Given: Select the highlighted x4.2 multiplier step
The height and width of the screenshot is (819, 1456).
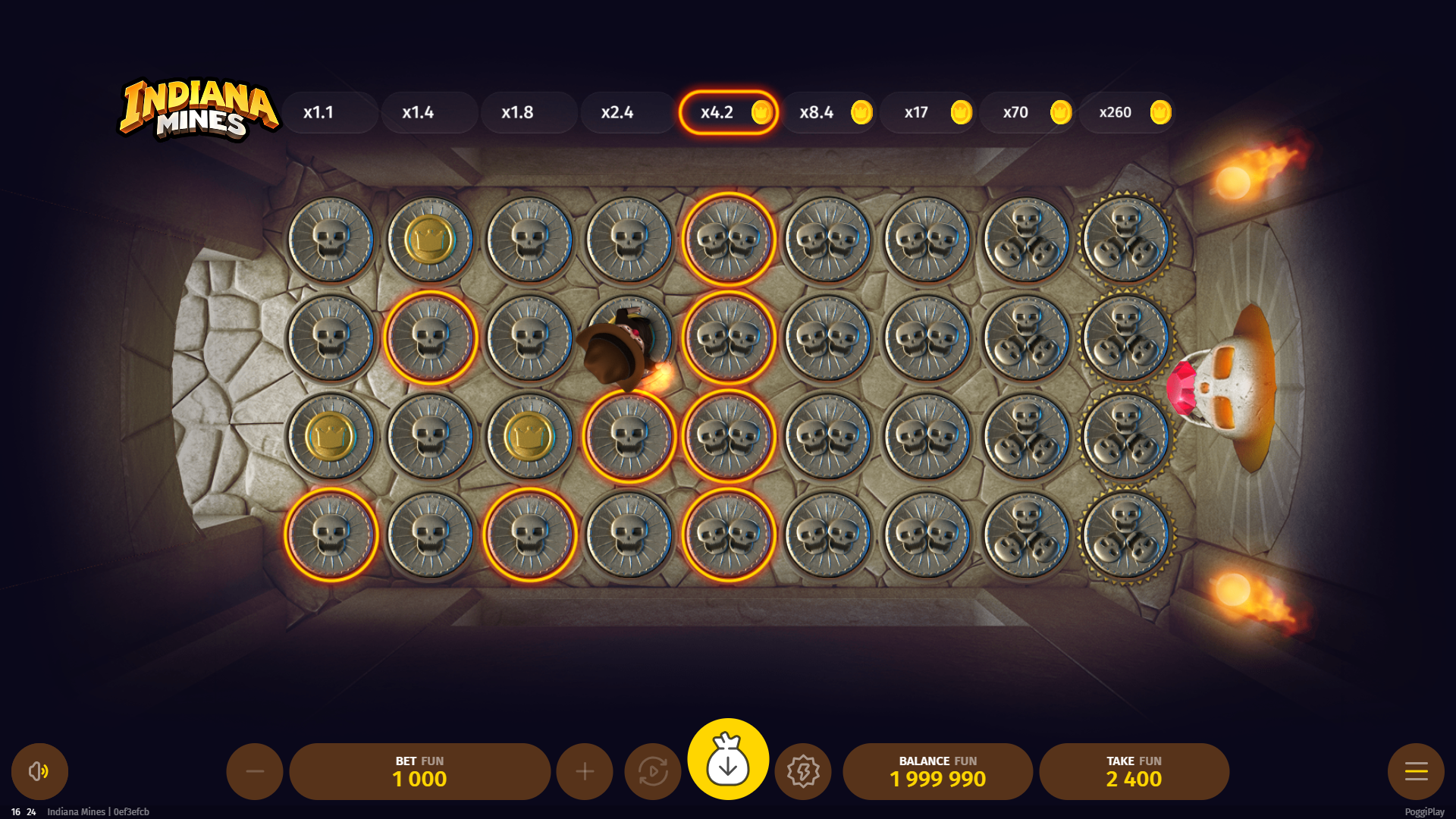Looking at the screenshot, I should [728, 112].
